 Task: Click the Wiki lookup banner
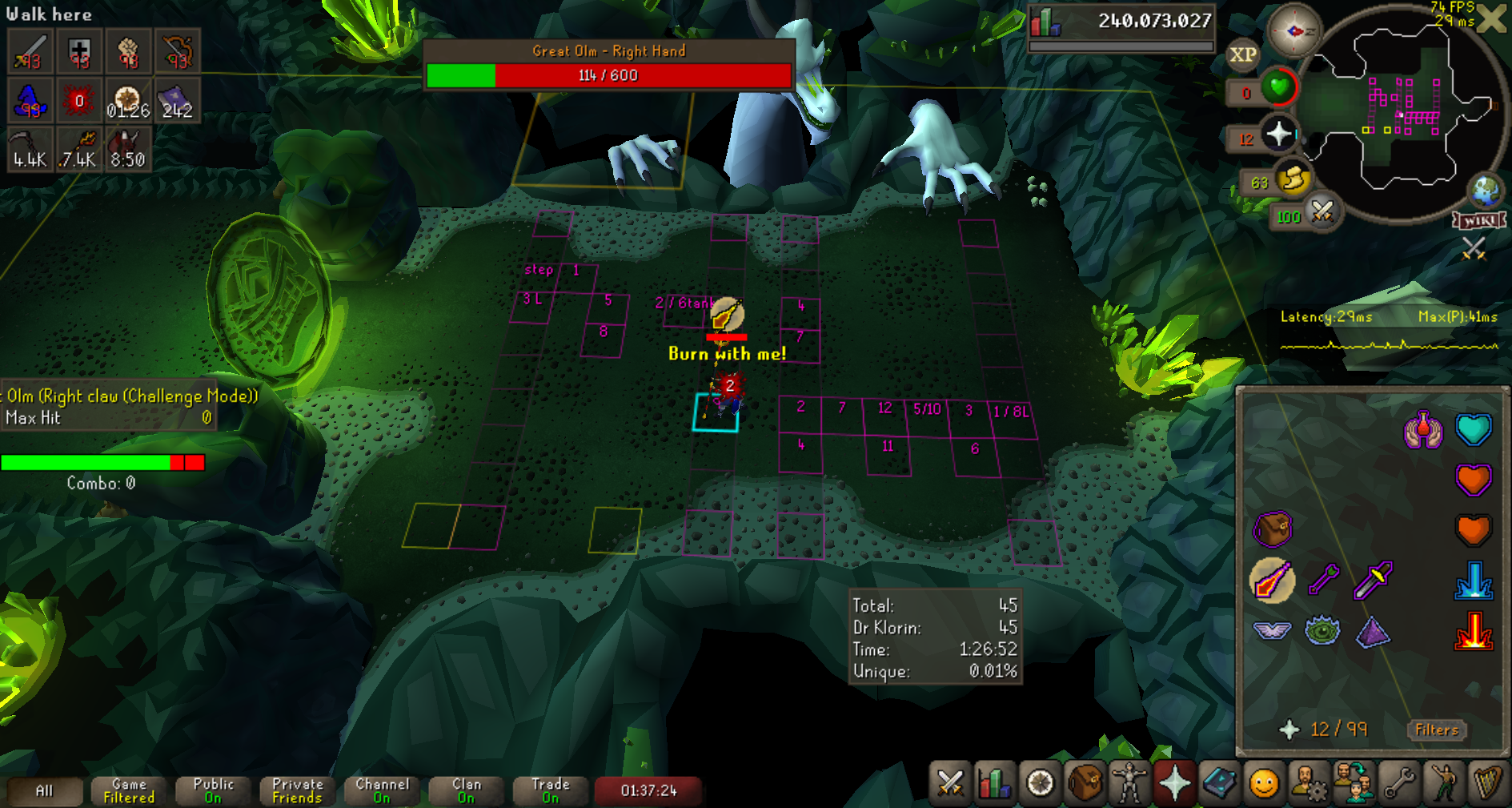1479,220
